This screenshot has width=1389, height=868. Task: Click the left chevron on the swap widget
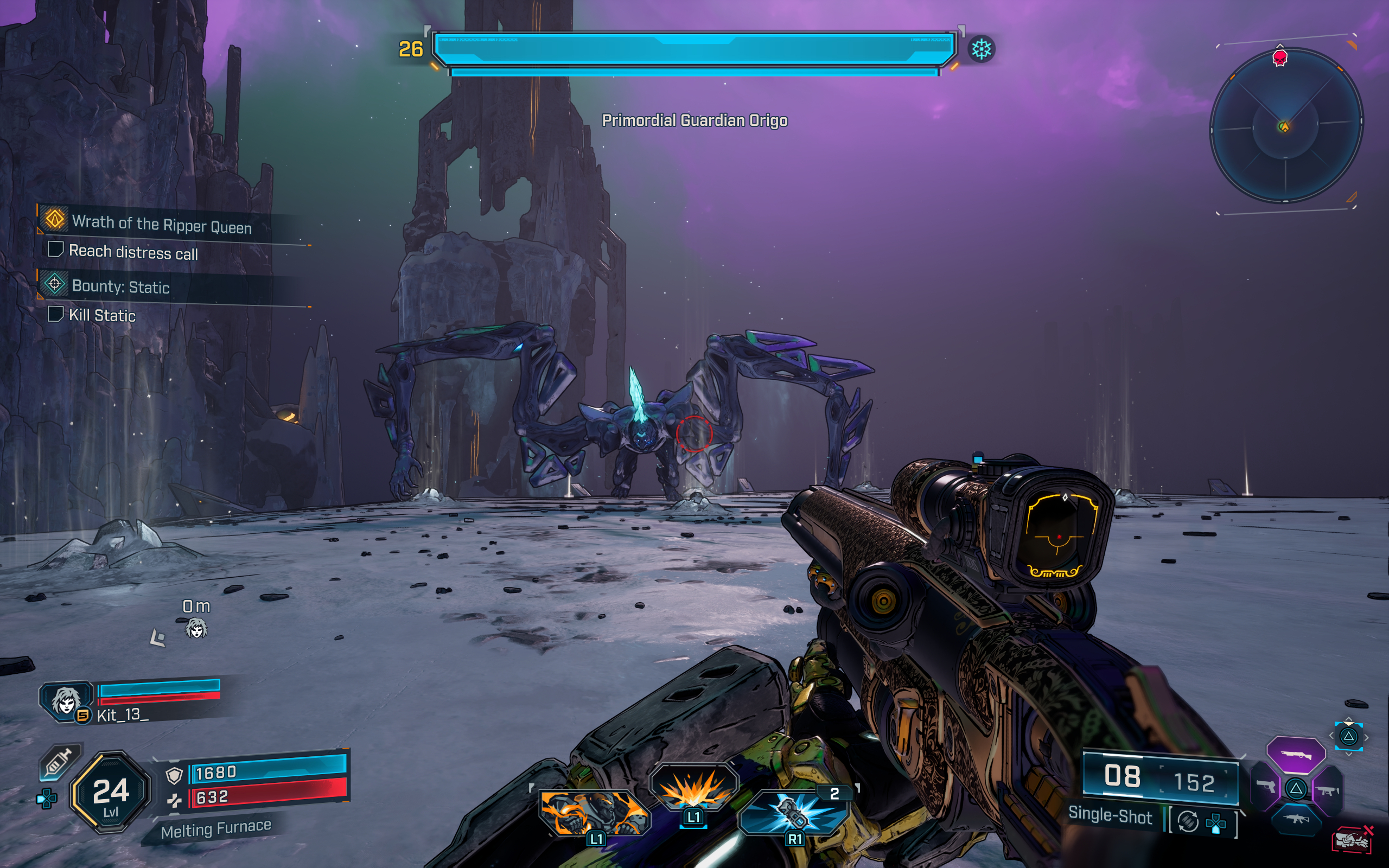tap(1331, 737)
